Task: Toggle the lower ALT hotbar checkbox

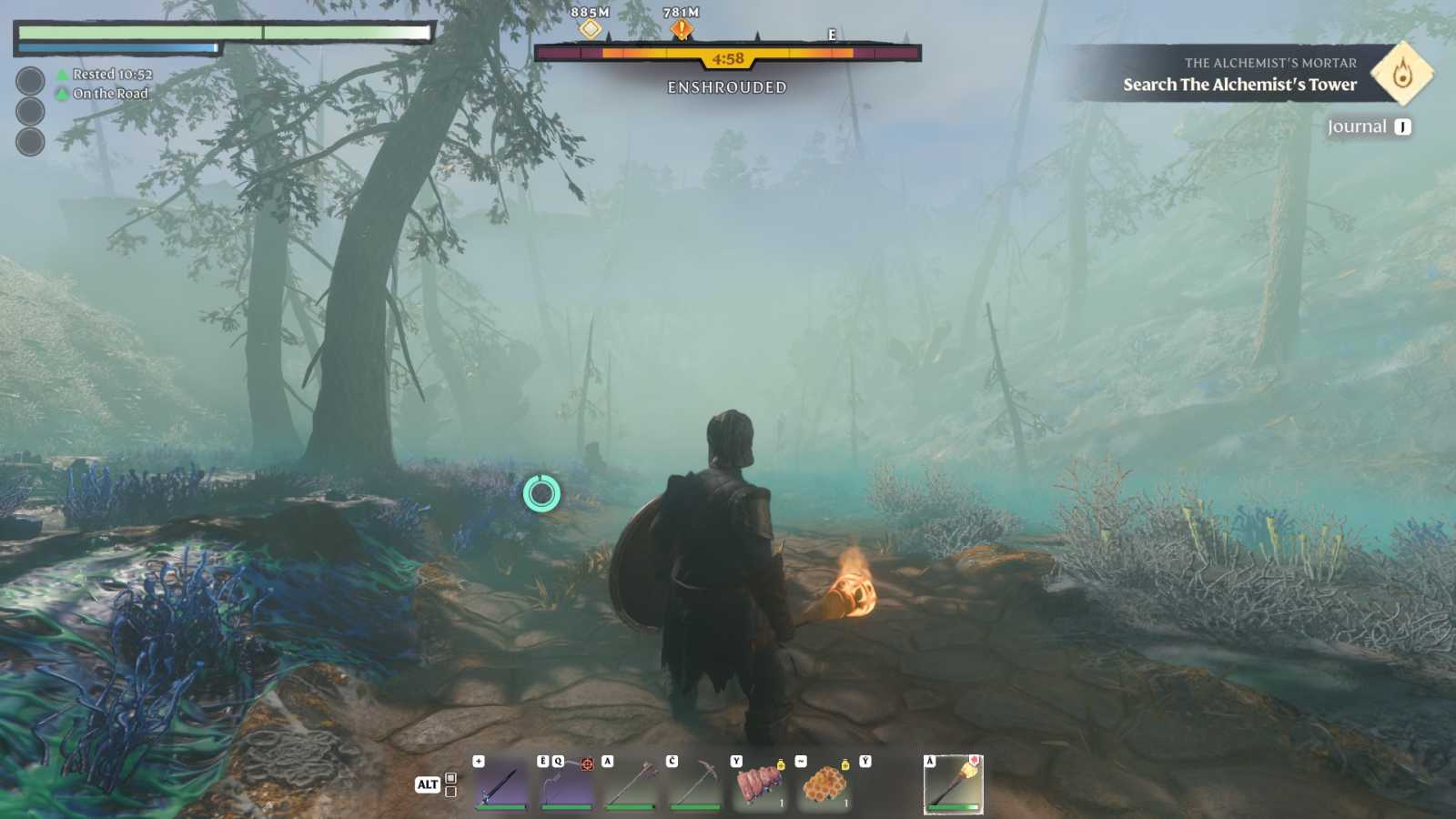Action: click(x=450, y=791)
